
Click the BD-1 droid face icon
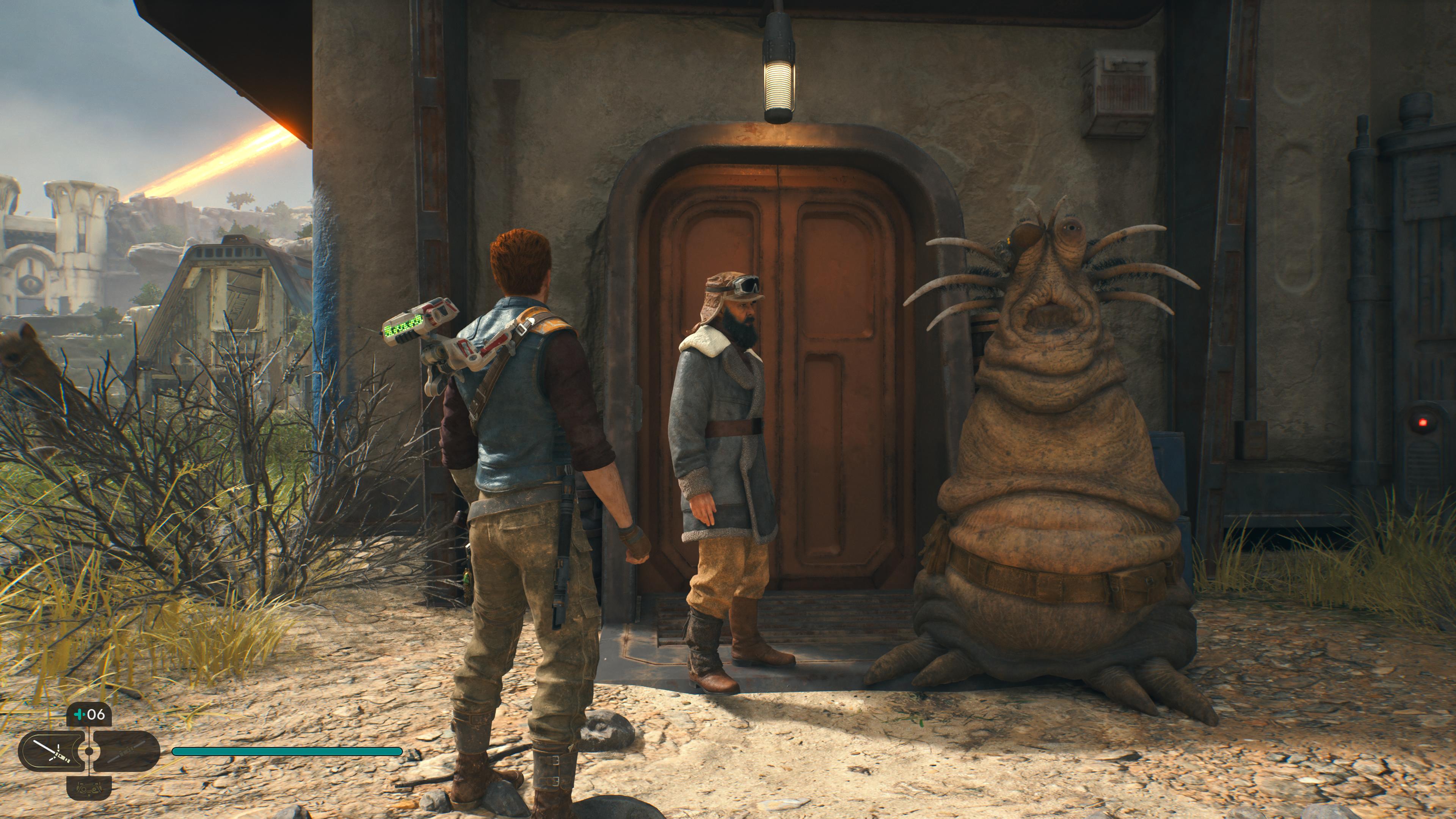[89, 789]
